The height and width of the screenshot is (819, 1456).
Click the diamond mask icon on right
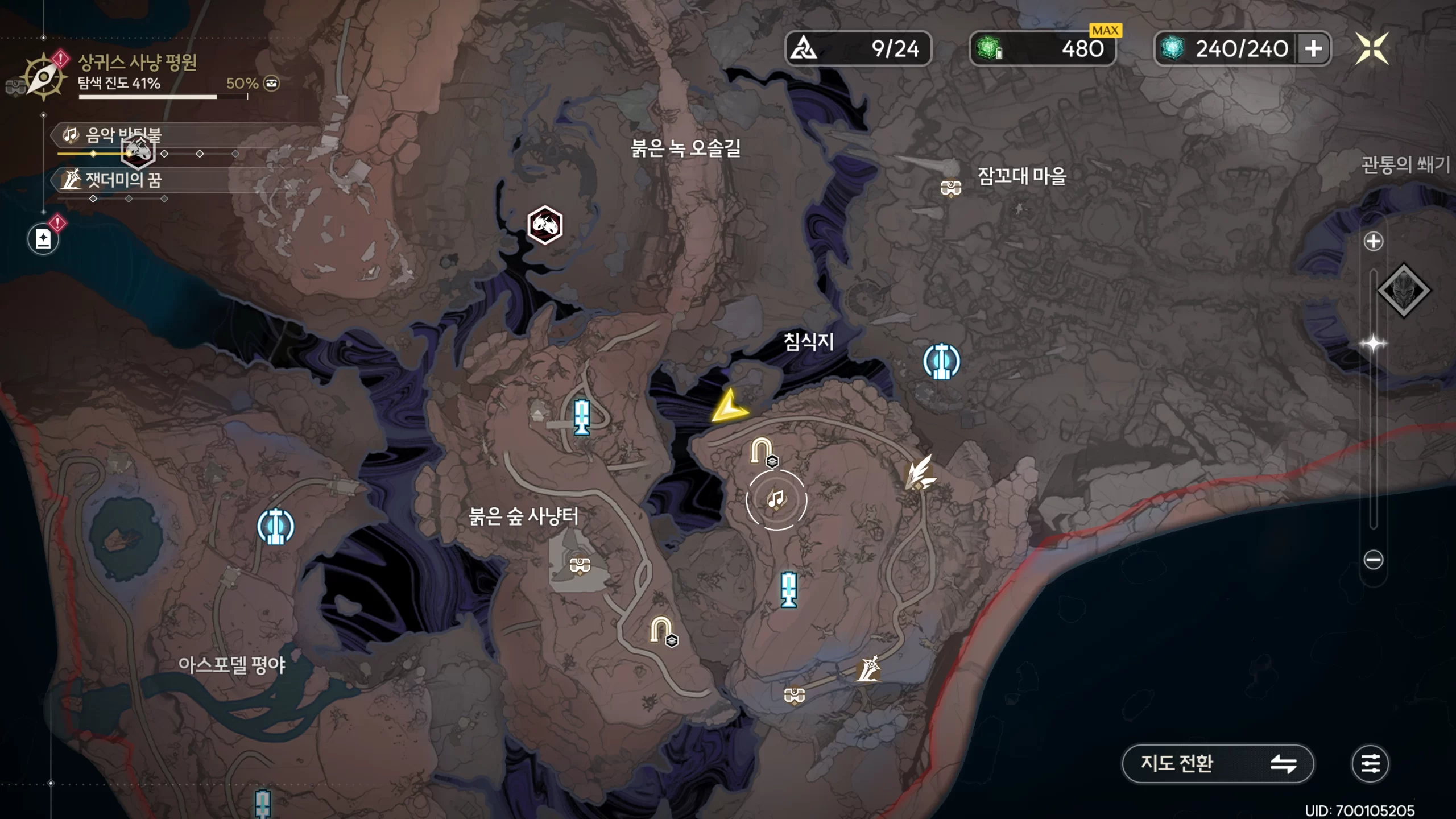point(1403,291)
